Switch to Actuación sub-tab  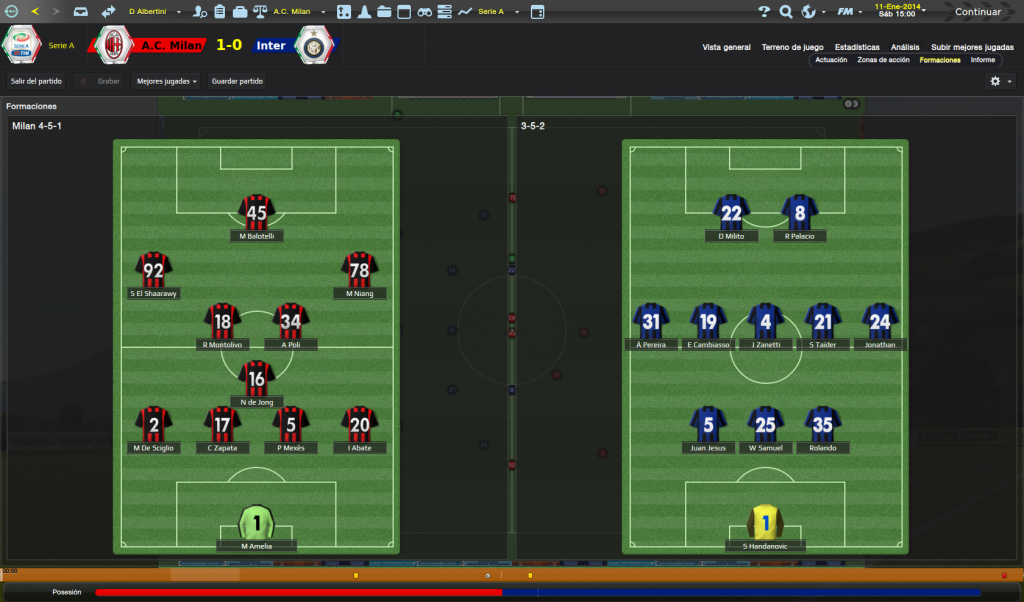pyautogui.click(x=831, y=60)
